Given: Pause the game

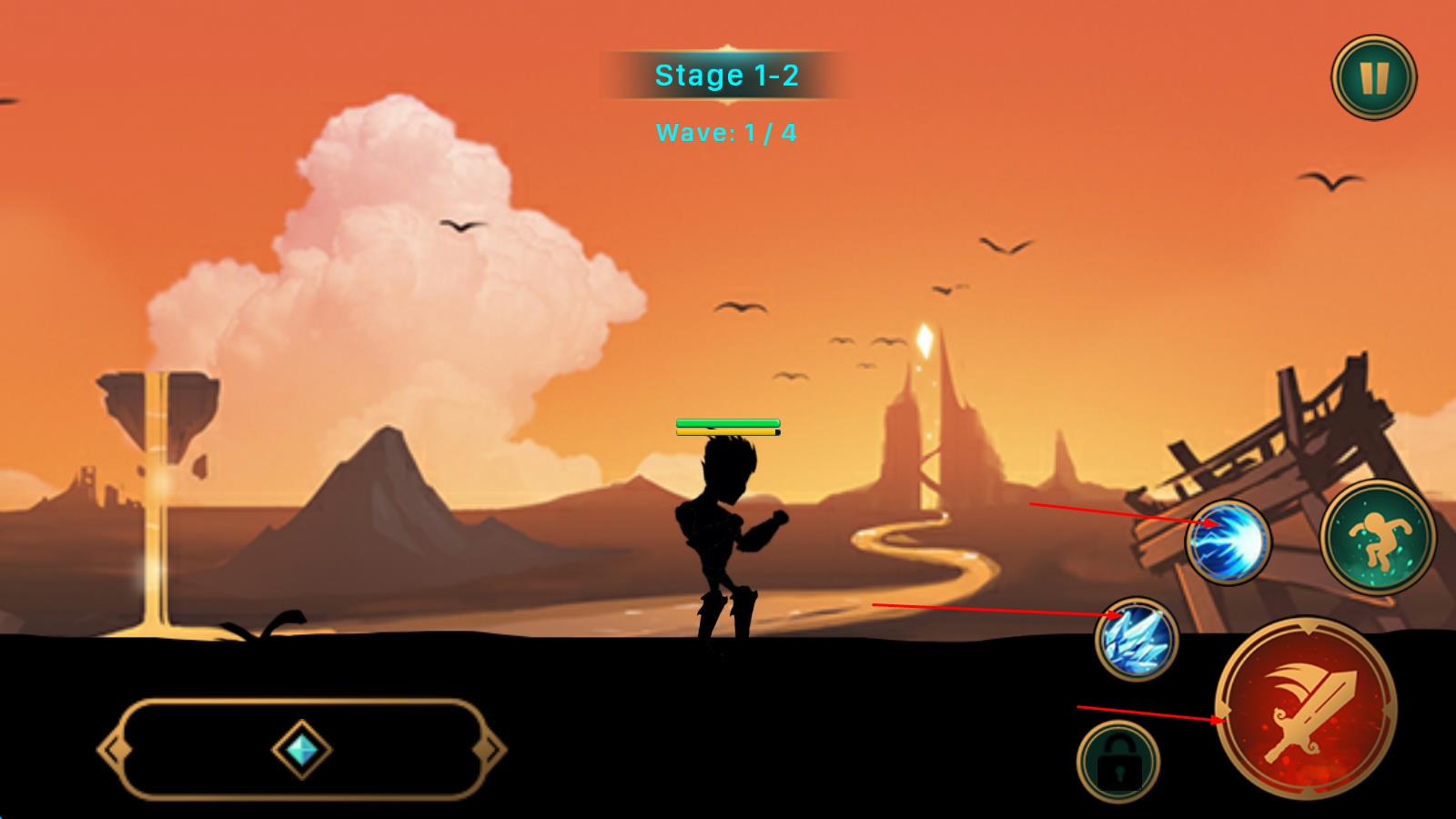Looking at the screenshot, I should point(1373,77).
